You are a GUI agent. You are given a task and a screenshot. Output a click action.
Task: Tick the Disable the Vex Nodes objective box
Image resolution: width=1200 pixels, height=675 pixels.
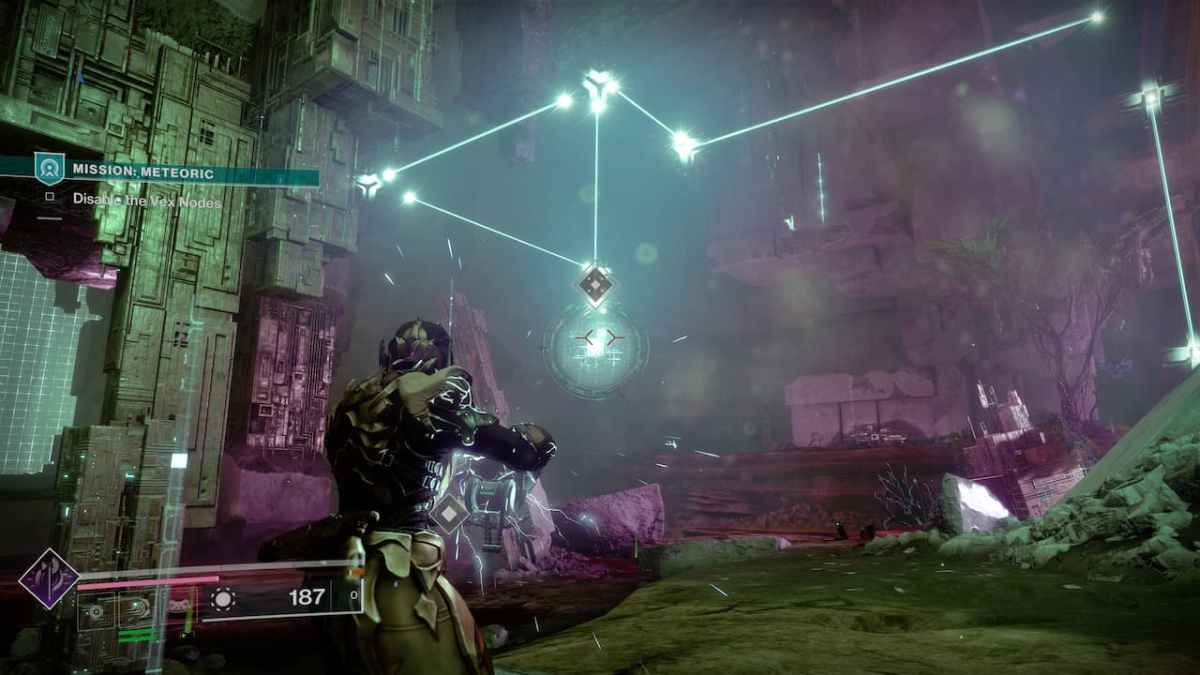pos(49,198)
